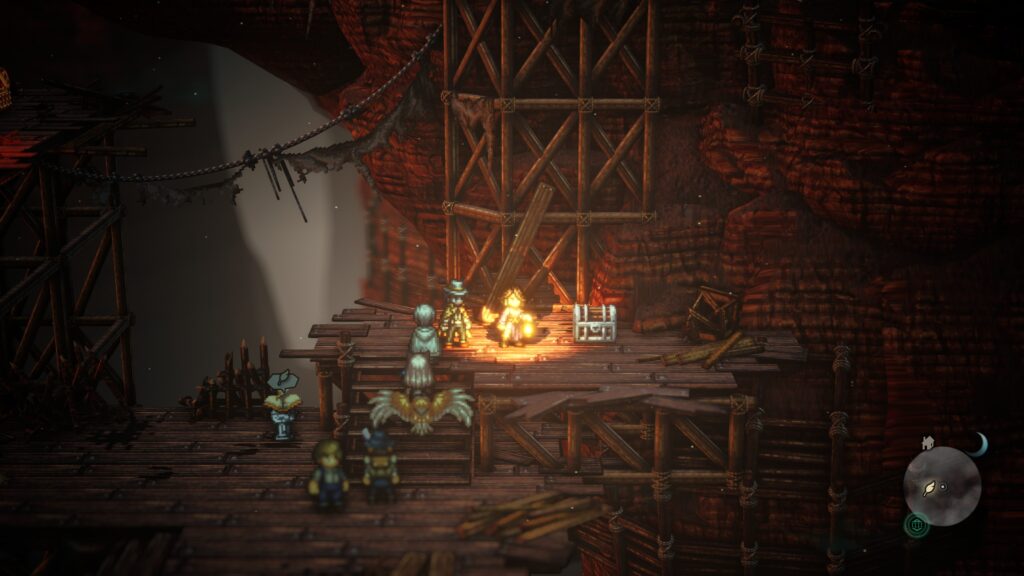The height and width of the screenshot is (576, 1024).
Task: Click the feather marker on the minimap
Action: click(x=931, y=487)
